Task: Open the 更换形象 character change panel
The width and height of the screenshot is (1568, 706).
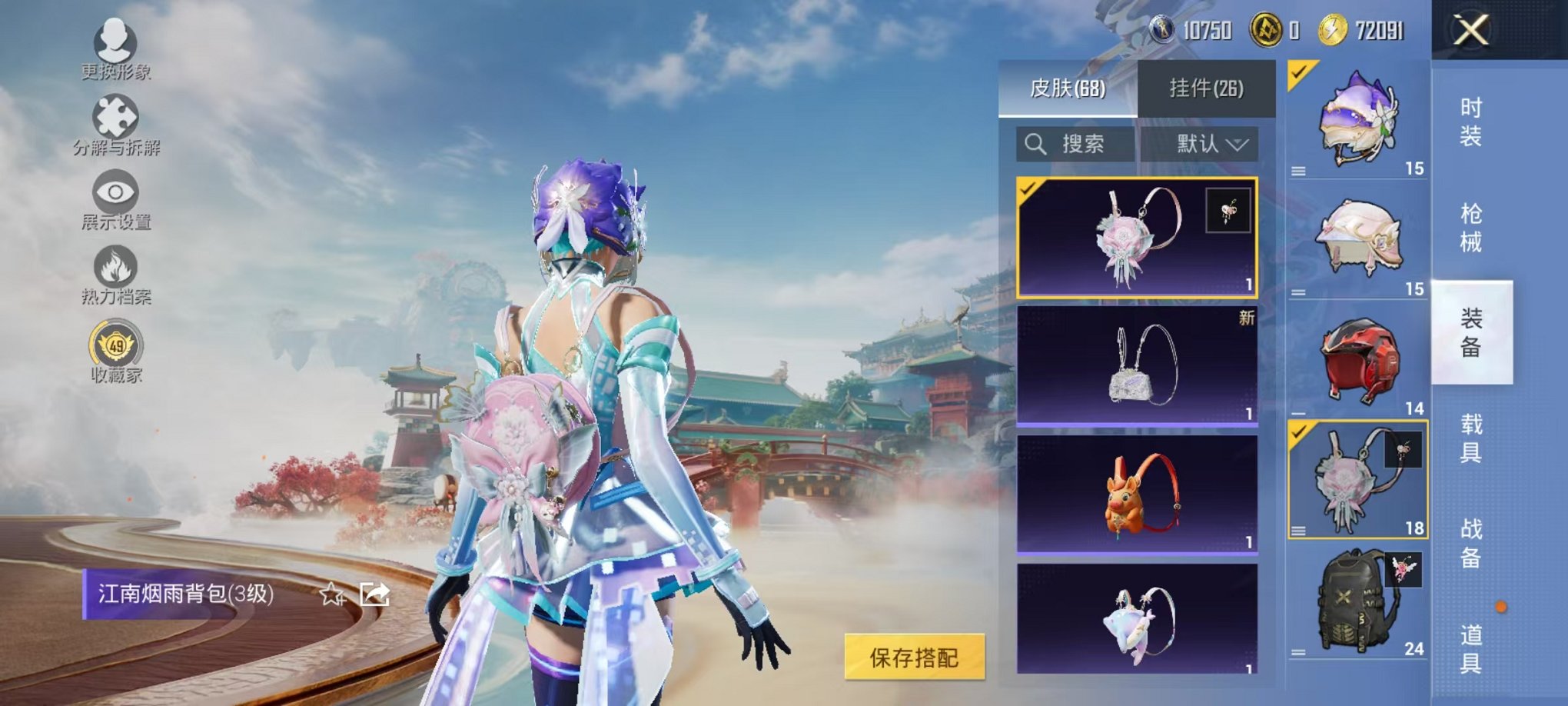Action: coord(114,46)
